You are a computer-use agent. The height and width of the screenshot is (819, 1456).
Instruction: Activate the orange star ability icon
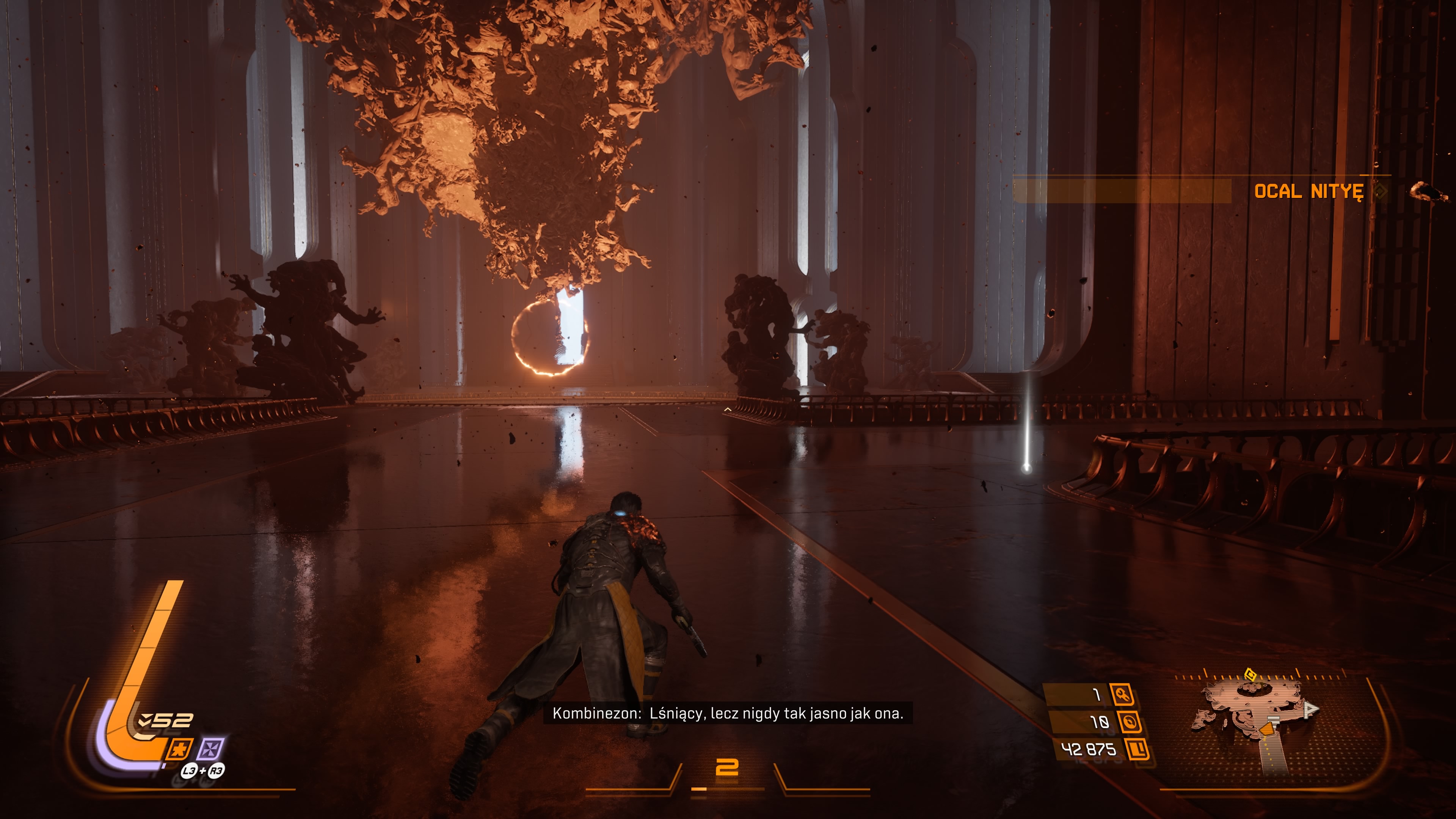pos(180,750)
